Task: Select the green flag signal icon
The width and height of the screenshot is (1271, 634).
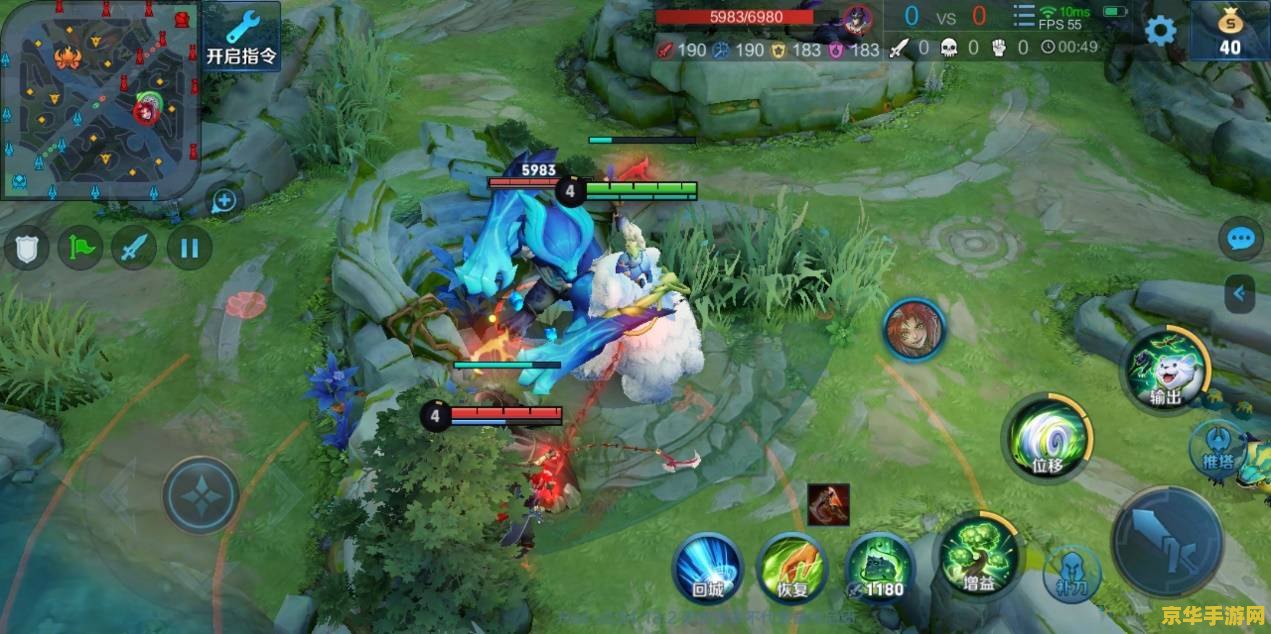Action: pyautogui.click(x=81, y=248)
